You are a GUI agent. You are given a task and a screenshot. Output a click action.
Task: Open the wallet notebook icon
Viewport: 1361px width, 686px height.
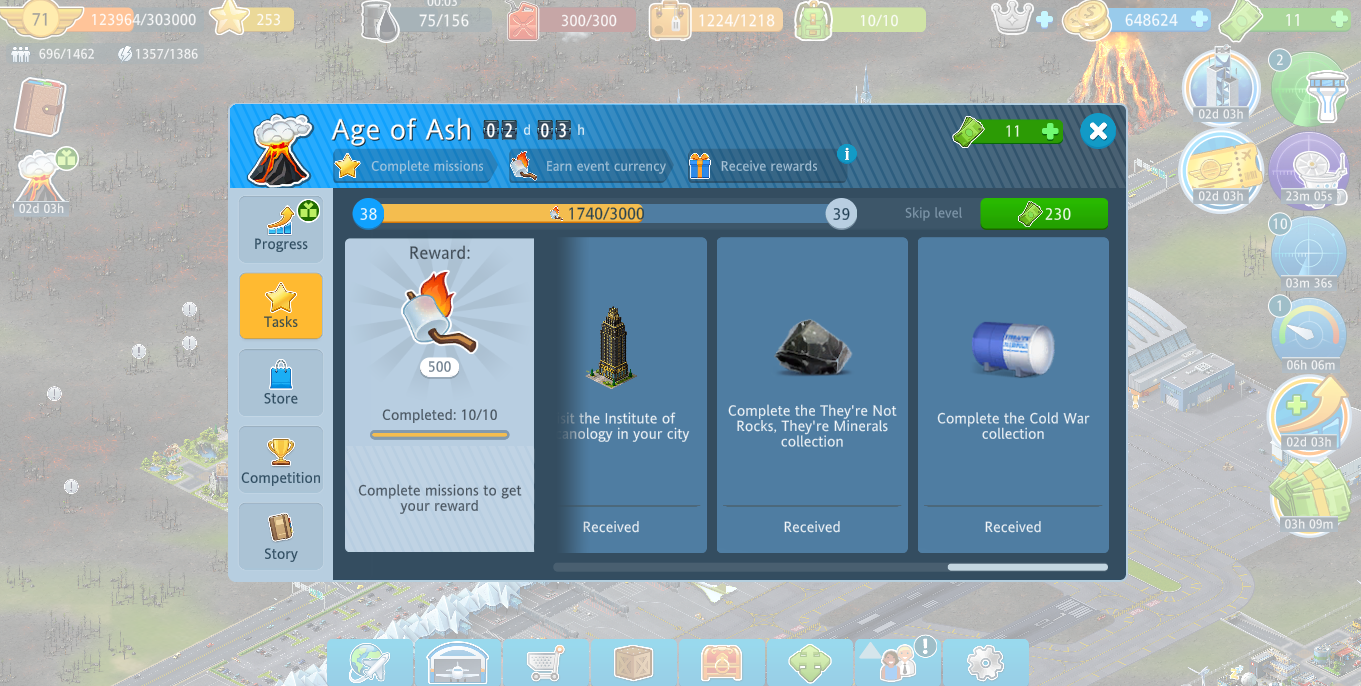(40, 107)
